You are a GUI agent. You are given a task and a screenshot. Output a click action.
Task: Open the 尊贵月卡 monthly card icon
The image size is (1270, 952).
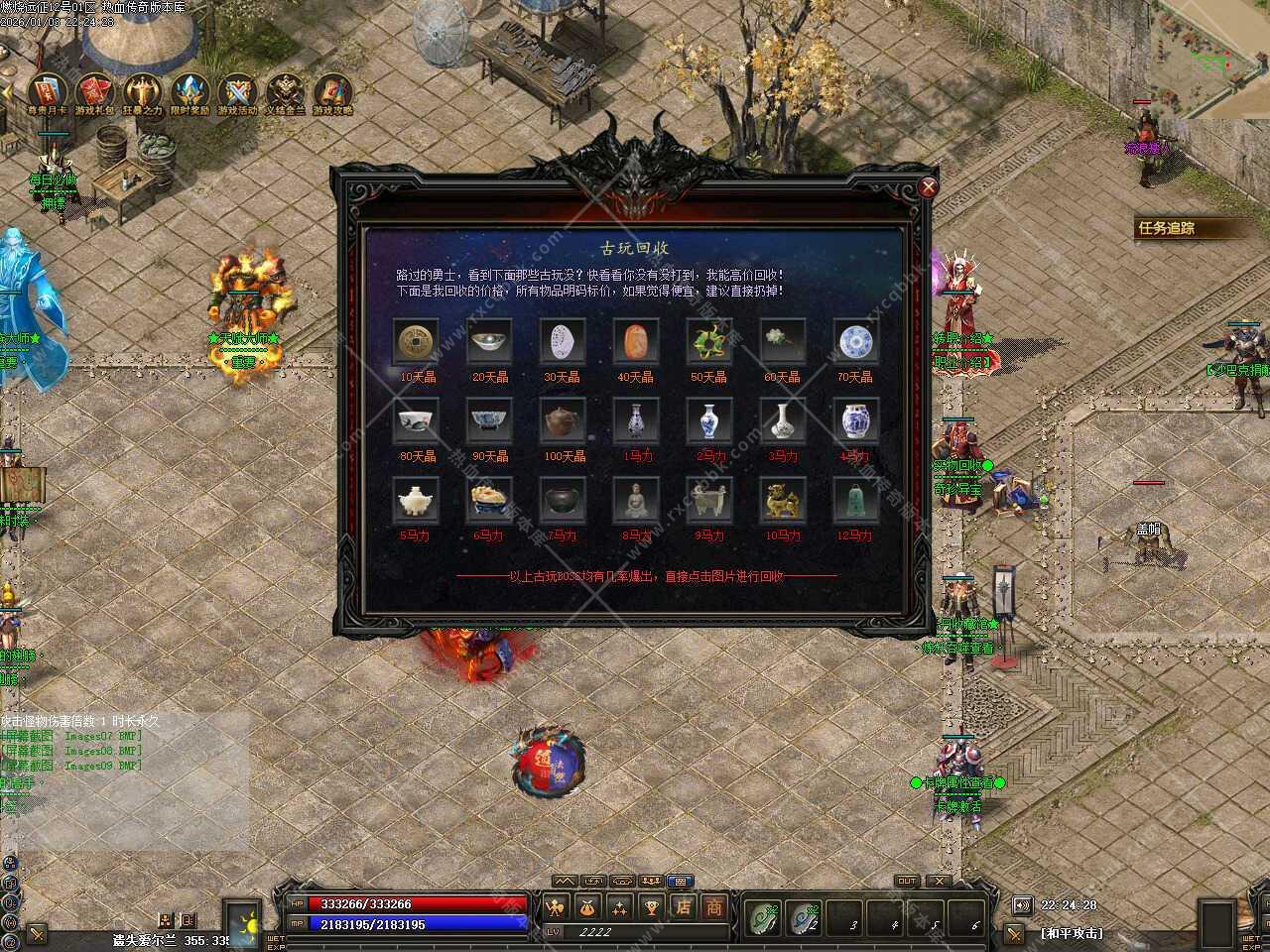47,93
